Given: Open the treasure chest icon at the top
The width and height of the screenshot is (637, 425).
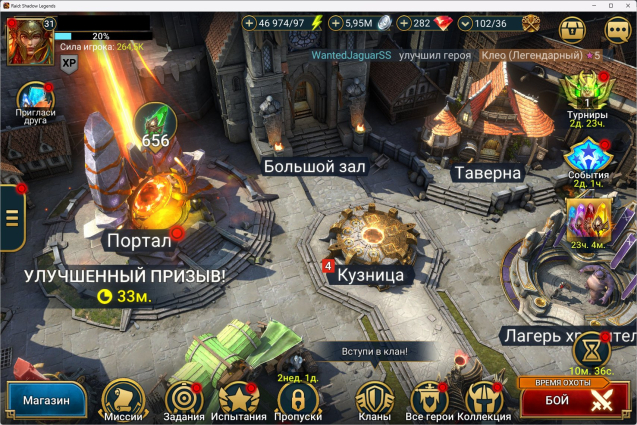Looking at the screenshot, I should (x=572, y=28).
